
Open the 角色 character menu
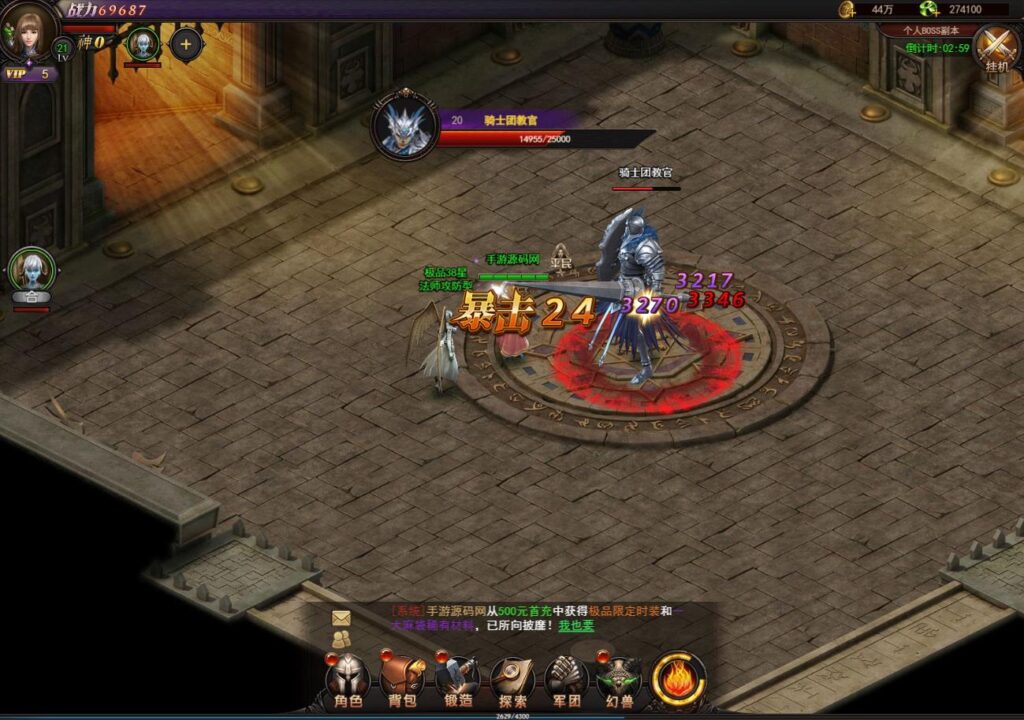pyautogui.click(x=347, y=680)
